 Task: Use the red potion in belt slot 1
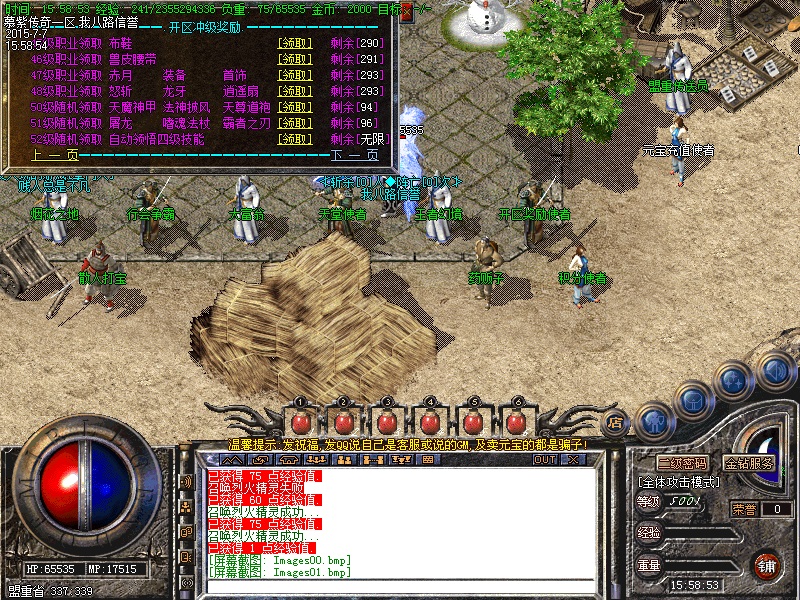pyautogui.click(x=299, y=420)
